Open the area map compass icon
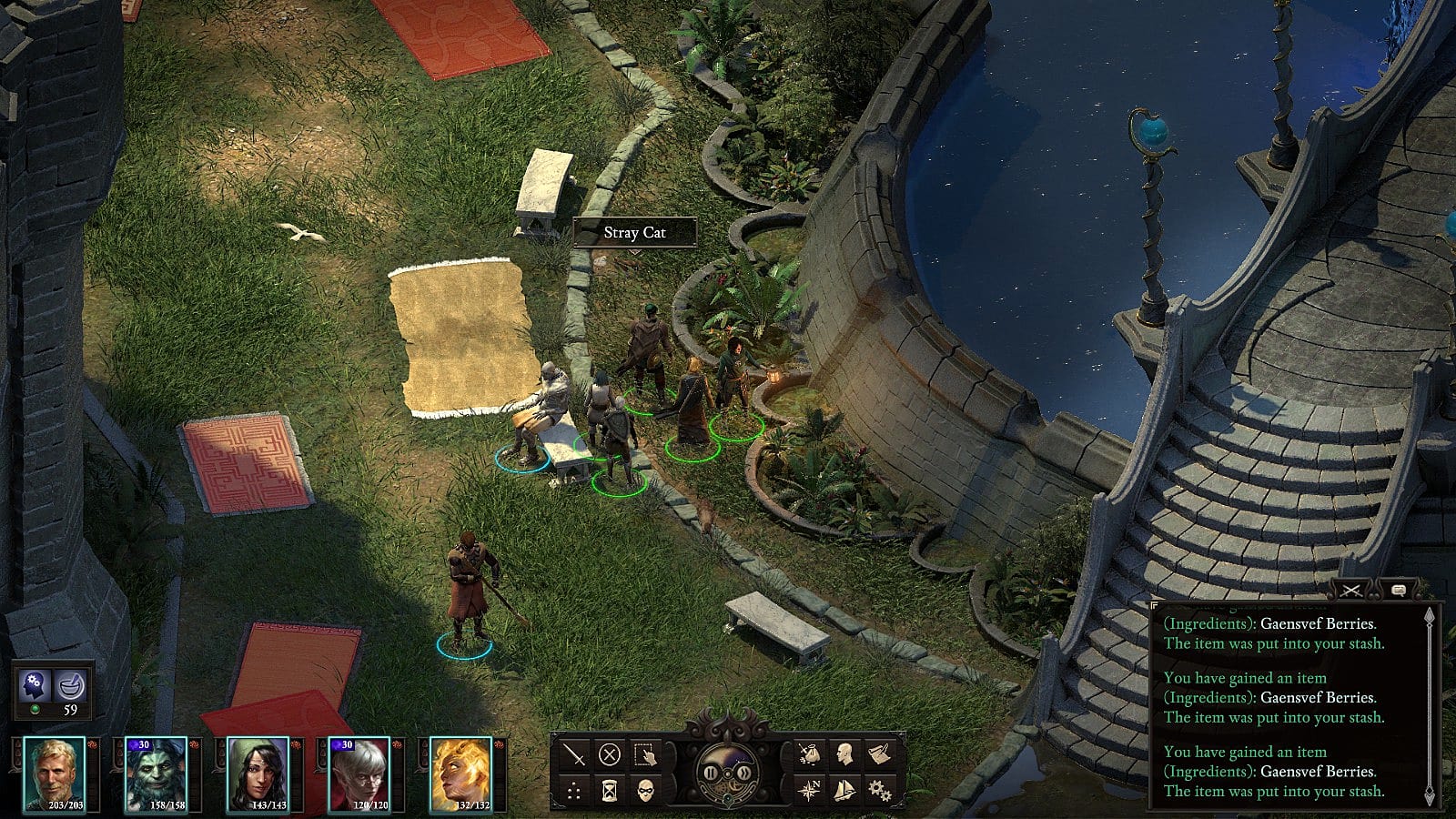The image size is (1456, 819). tap(808, 790)
